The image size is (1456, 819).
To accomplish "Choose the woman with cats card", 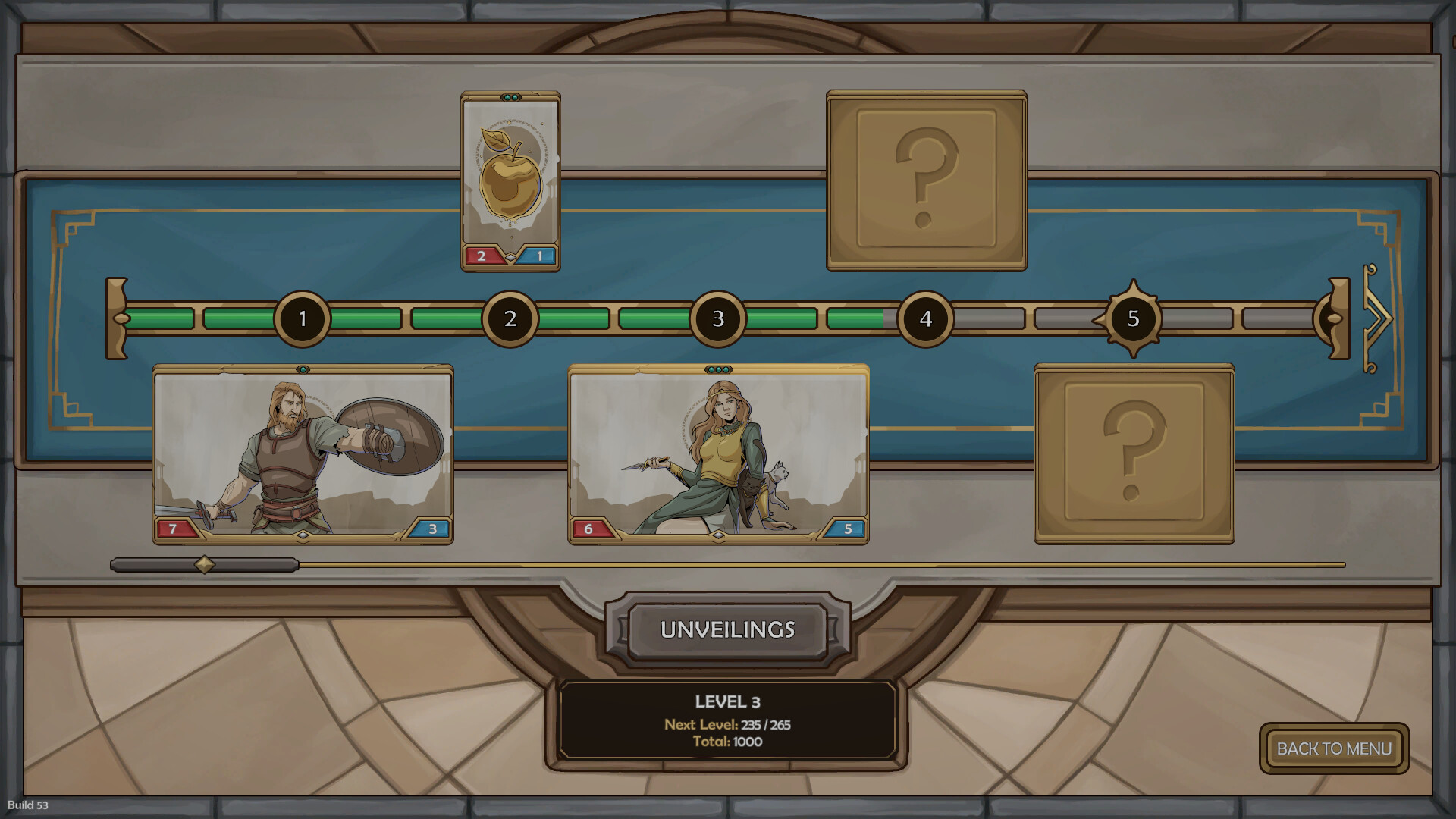I will 718,453.
